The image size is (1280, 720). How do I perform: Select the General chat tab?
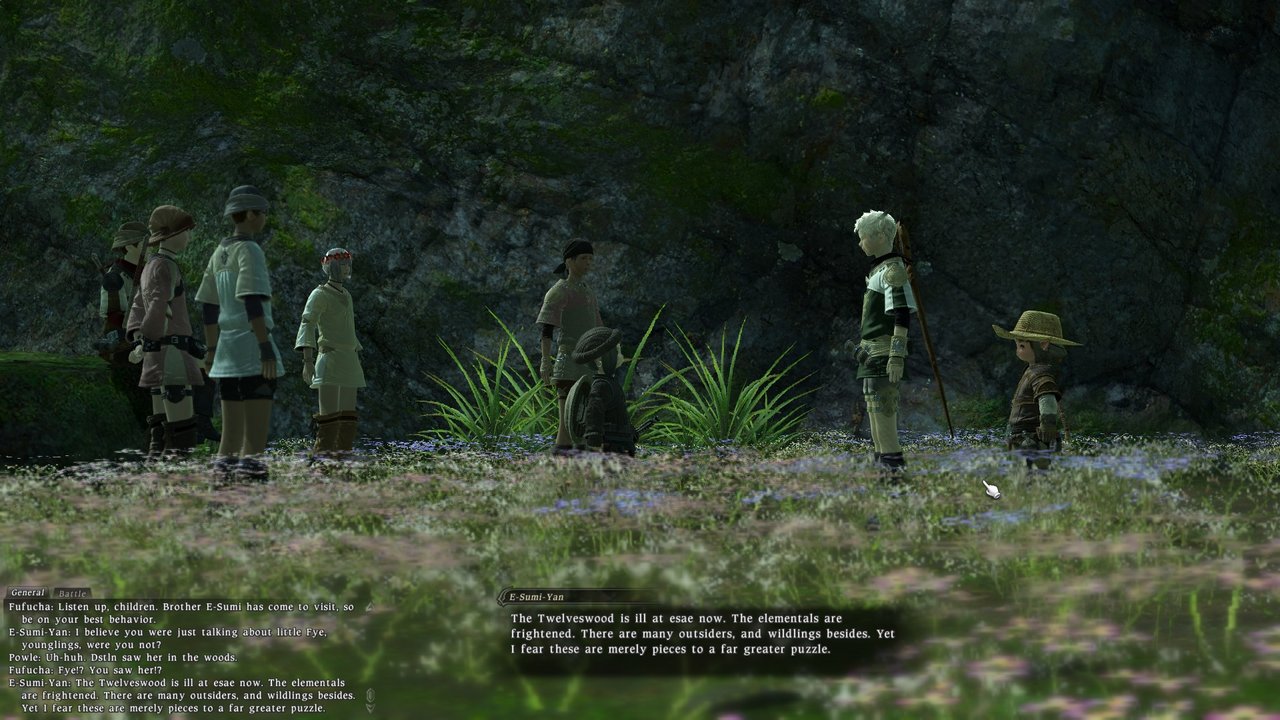28,593
